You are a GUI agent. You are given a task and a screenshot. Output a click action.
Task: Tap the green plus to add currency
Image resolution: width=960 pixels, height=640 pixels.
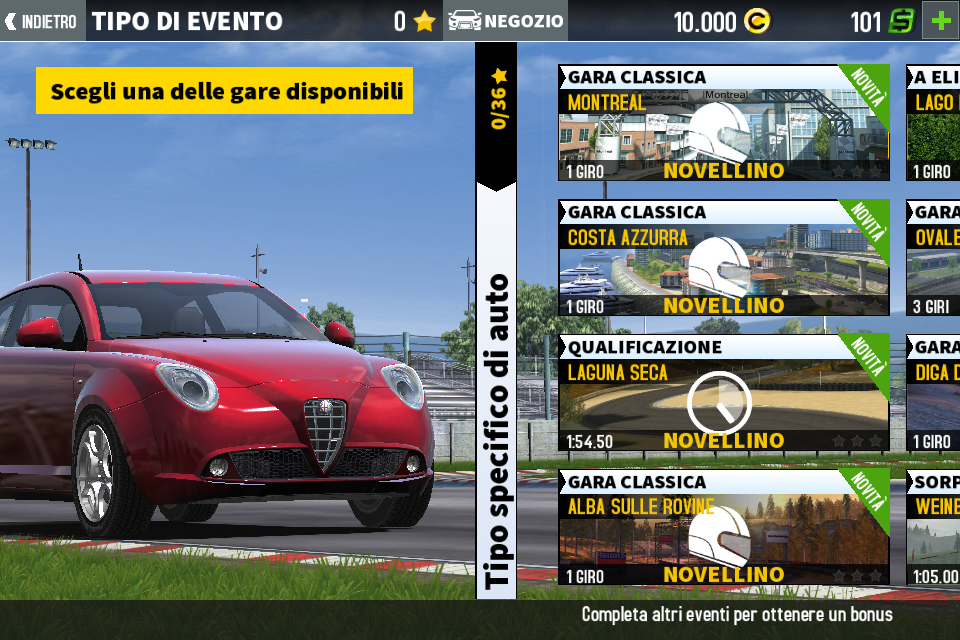pos(940,21)
